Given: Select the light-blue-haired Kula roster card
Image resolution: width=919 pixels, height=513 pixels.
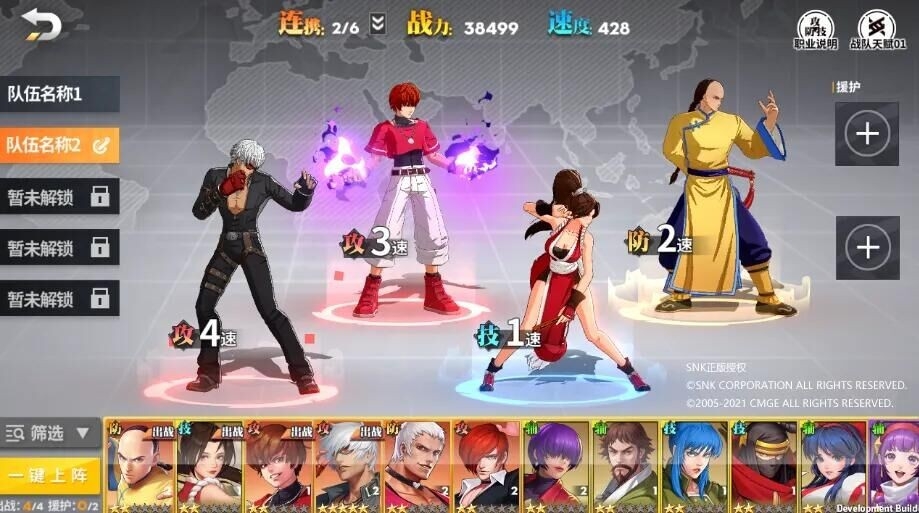Looking at the screenshot, I should coord(693,466).
